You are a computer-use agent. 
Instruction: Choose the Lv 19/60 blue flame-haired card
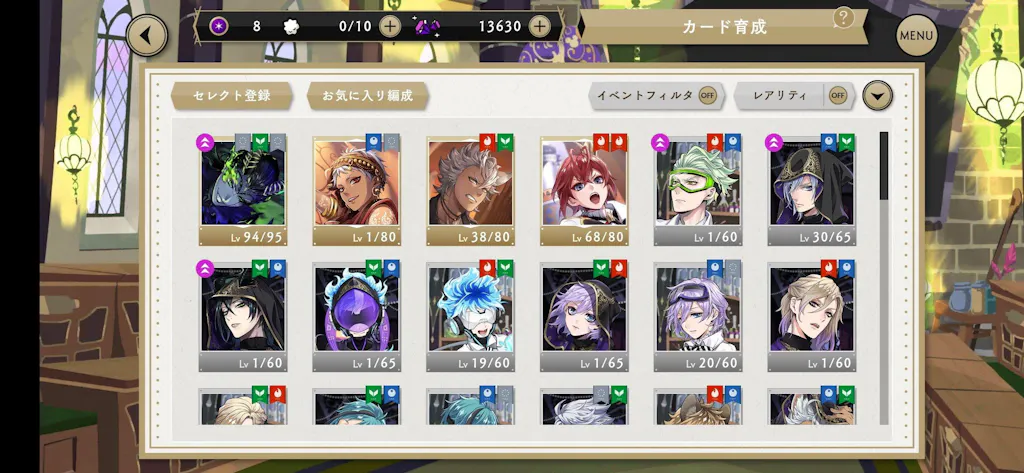coord(470,317)
